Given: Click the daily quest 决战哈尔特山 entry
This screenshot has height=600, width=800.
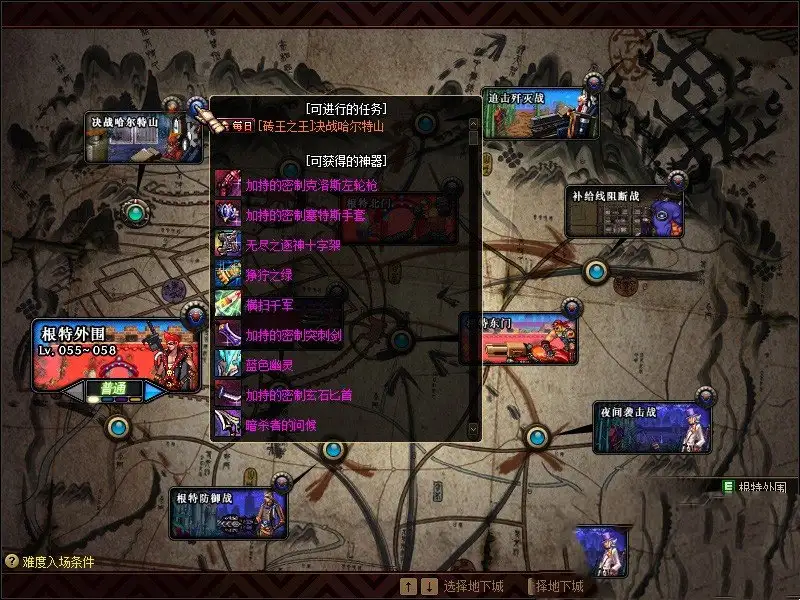Looking at the screenshot, I should (x=320, y=126).
